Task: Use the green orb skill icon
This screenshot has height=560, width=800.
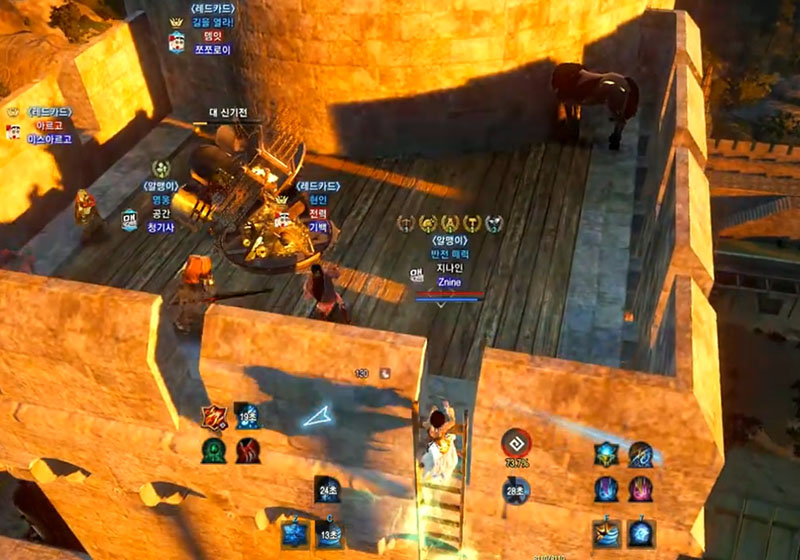Action: click(x=214, y=450)
